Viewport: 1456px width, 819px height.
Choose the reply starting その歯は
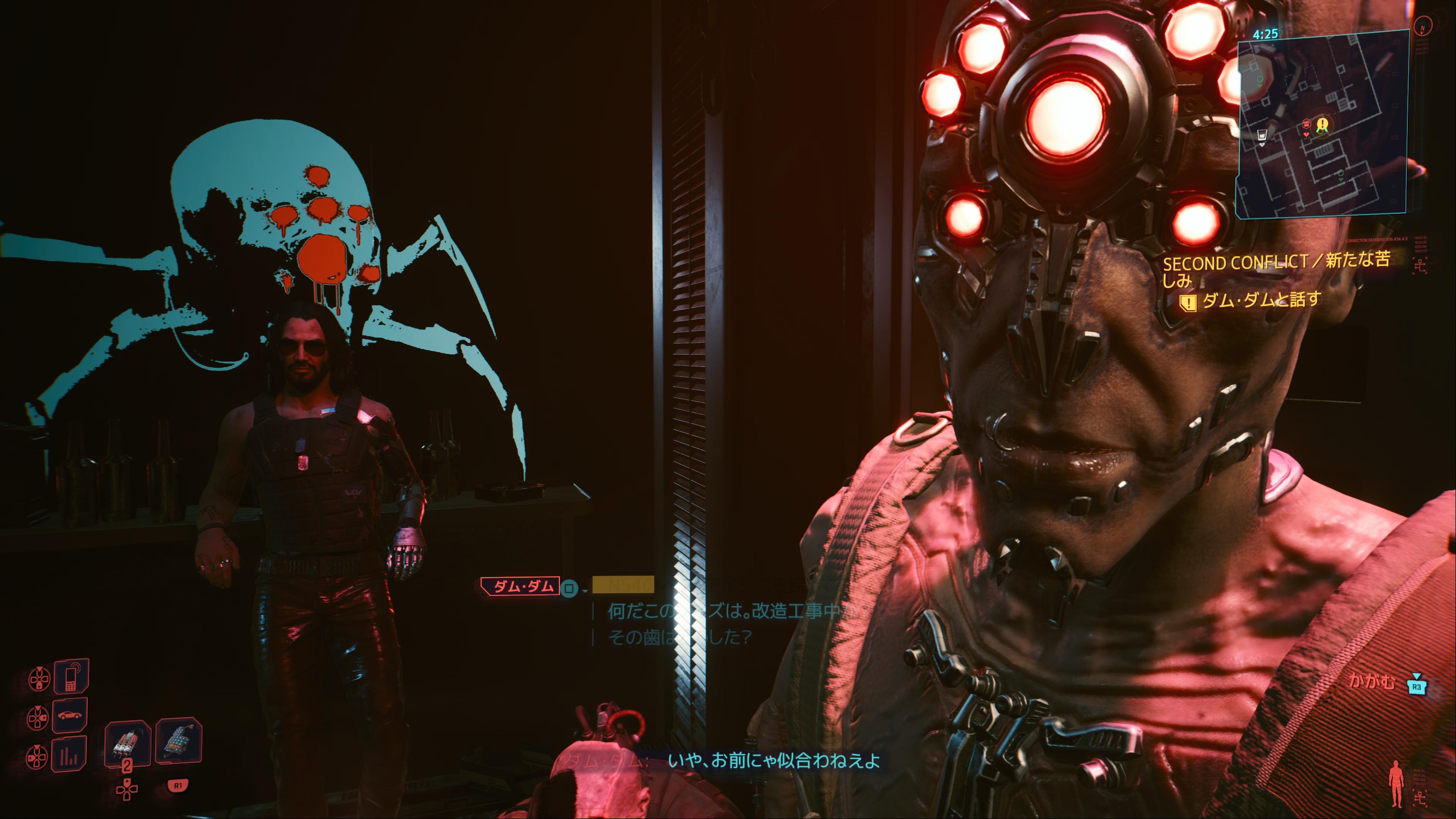pyautogui.click(x=678, y=637)
